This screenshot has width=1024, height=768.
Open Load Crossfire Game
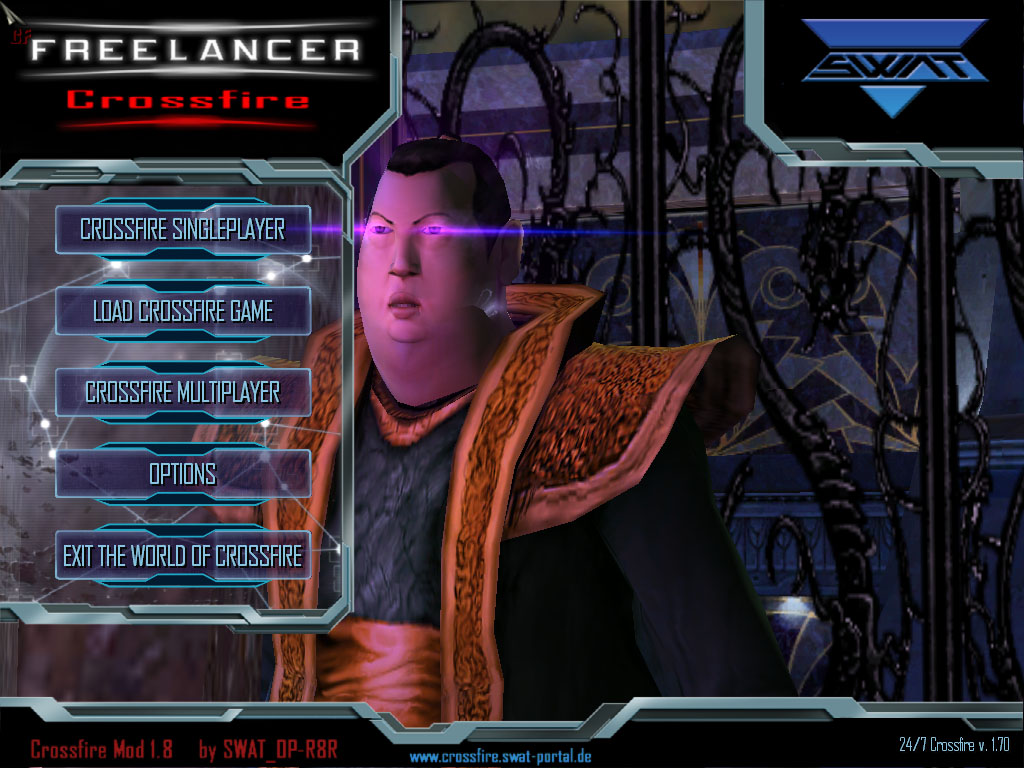[182, 311]
